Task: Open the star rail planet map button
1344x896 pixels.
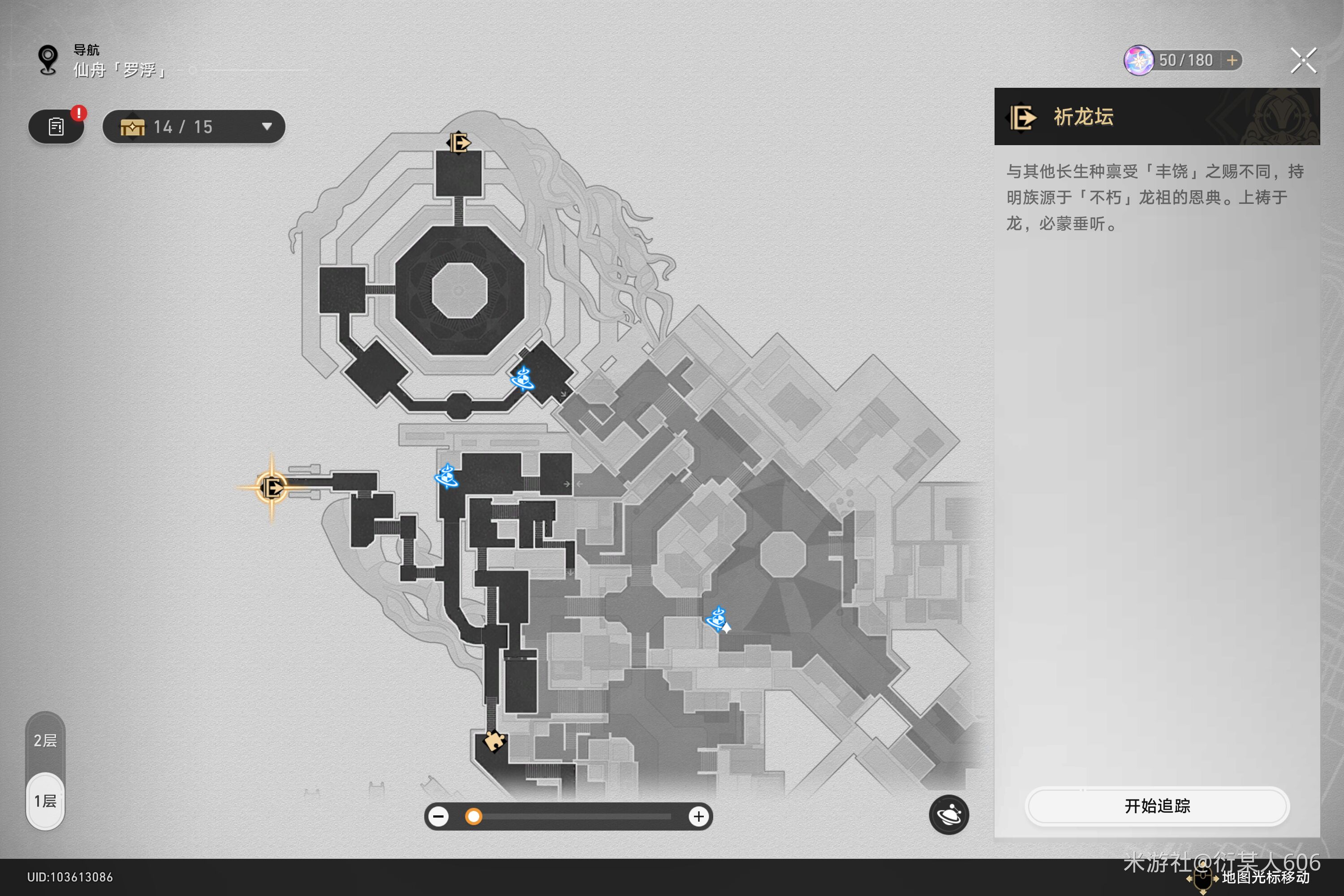Action: coord(948,814)
